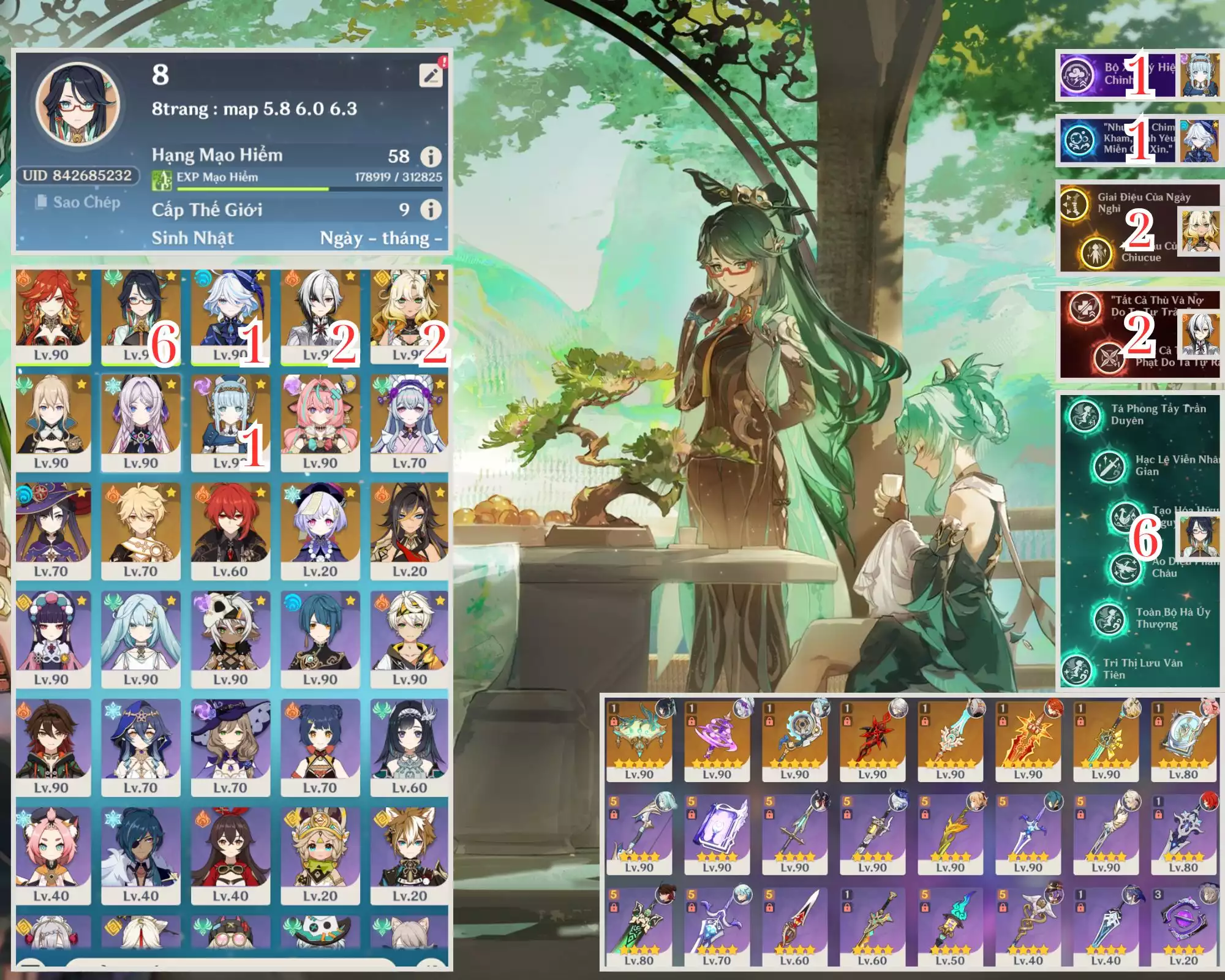Choose the Lv.20 purple orb catalyst weapon
The width and height of the screenshot is (1225, 980).
[x=1183, y=926]
